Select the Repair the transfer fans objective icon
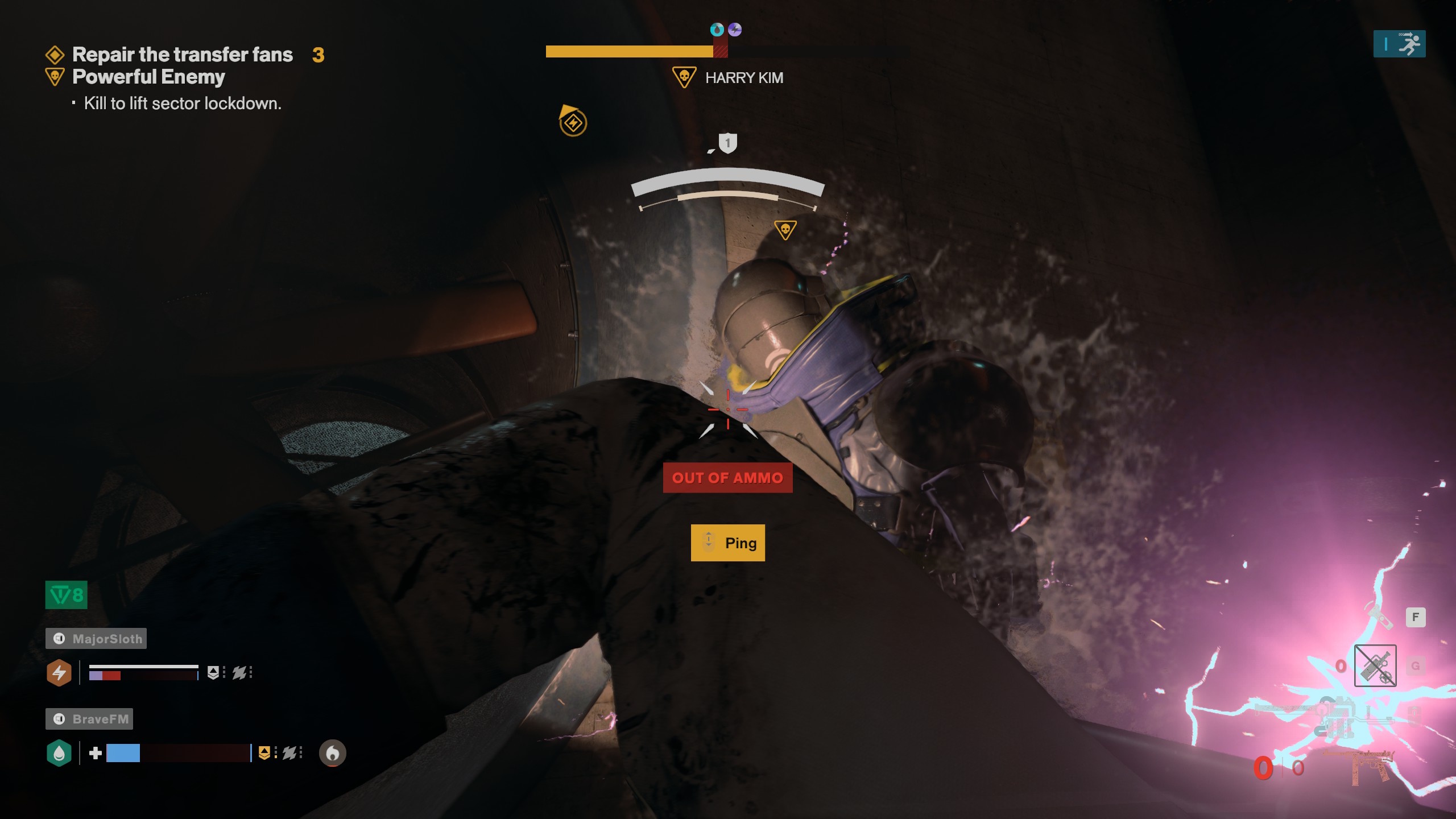 (55, 54)
